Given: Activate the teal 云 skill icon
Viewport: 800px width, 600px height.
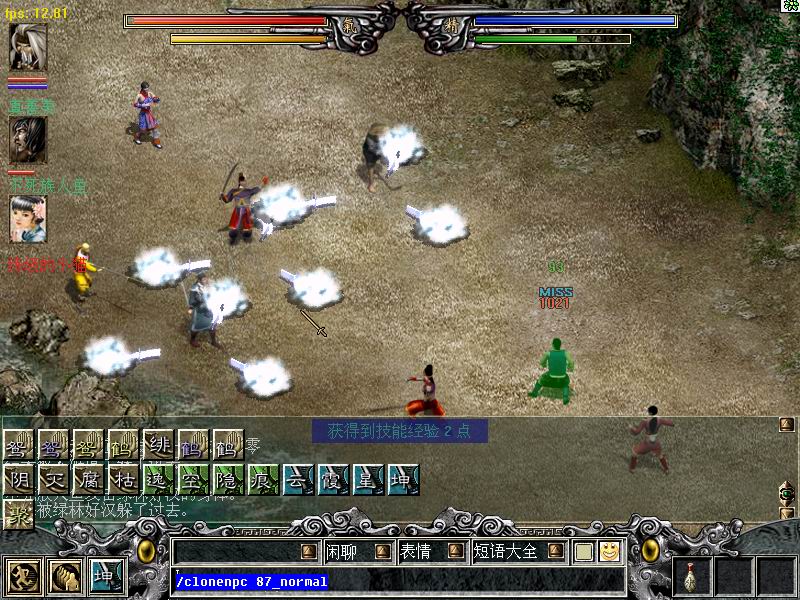Looking at the screenshot, I should coord(299,479).
